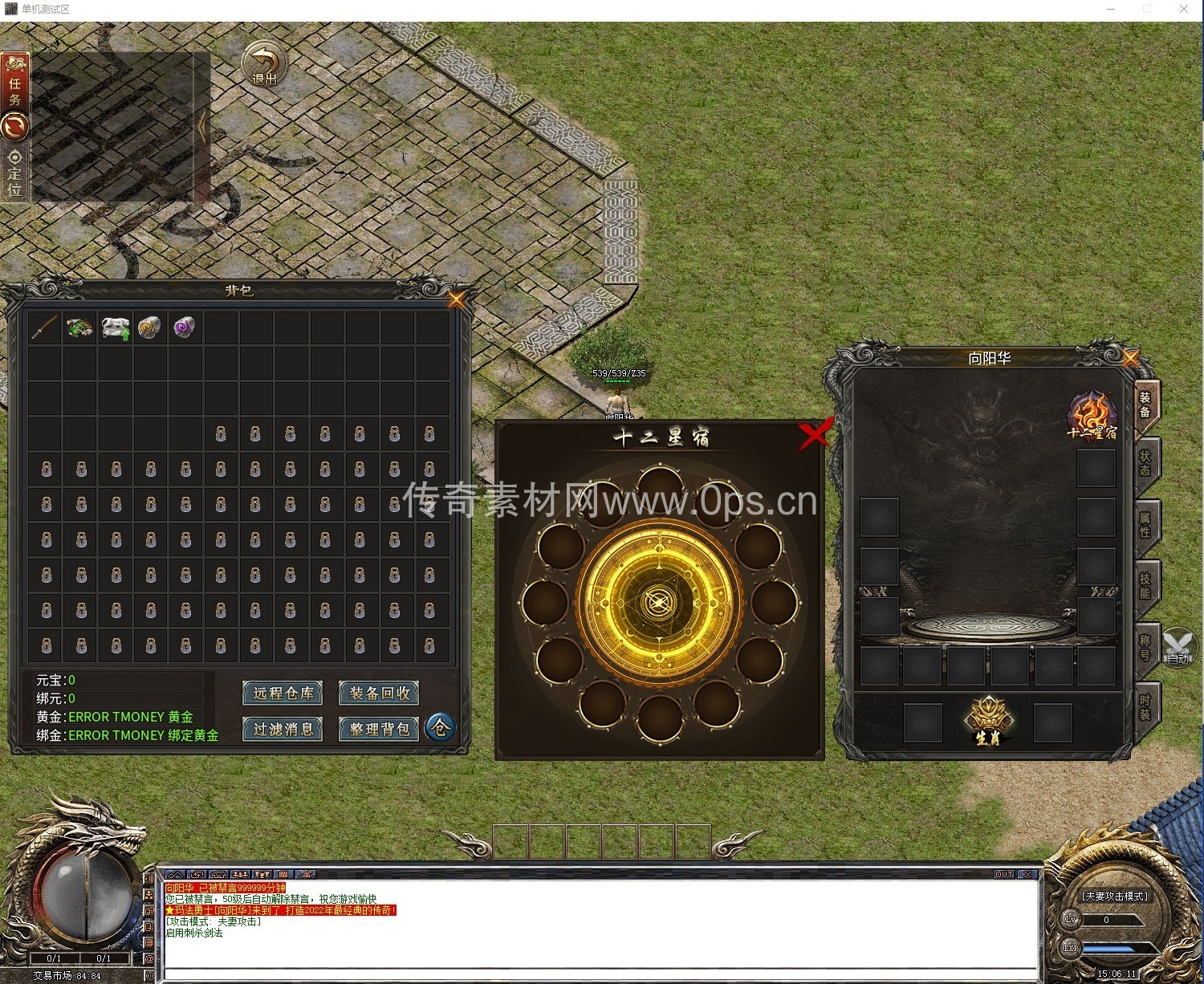Select the purple spiral scroll item
Image resolution: width=1204 pixels, height=984 pixels.
(185, 327)
